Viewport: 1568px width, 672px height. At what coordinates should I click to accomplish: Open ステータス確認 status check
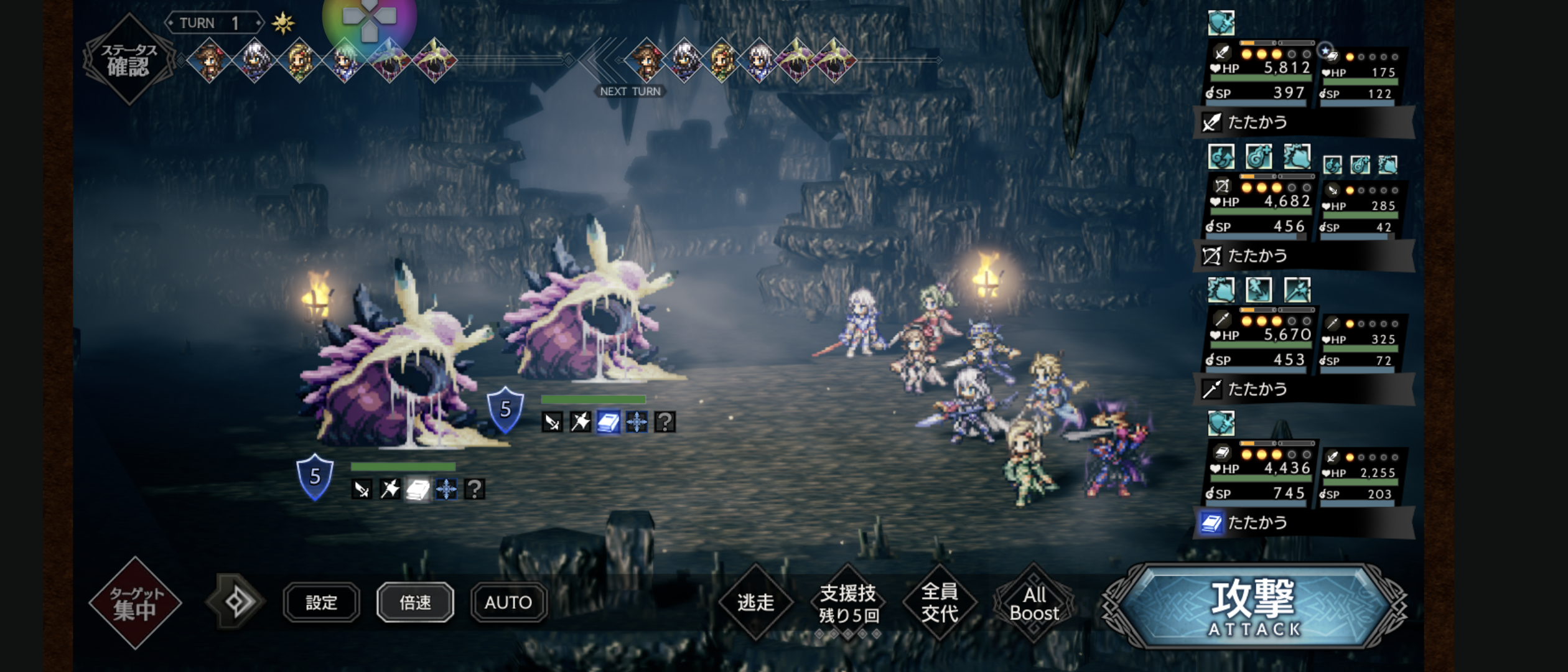pos(129,59)
